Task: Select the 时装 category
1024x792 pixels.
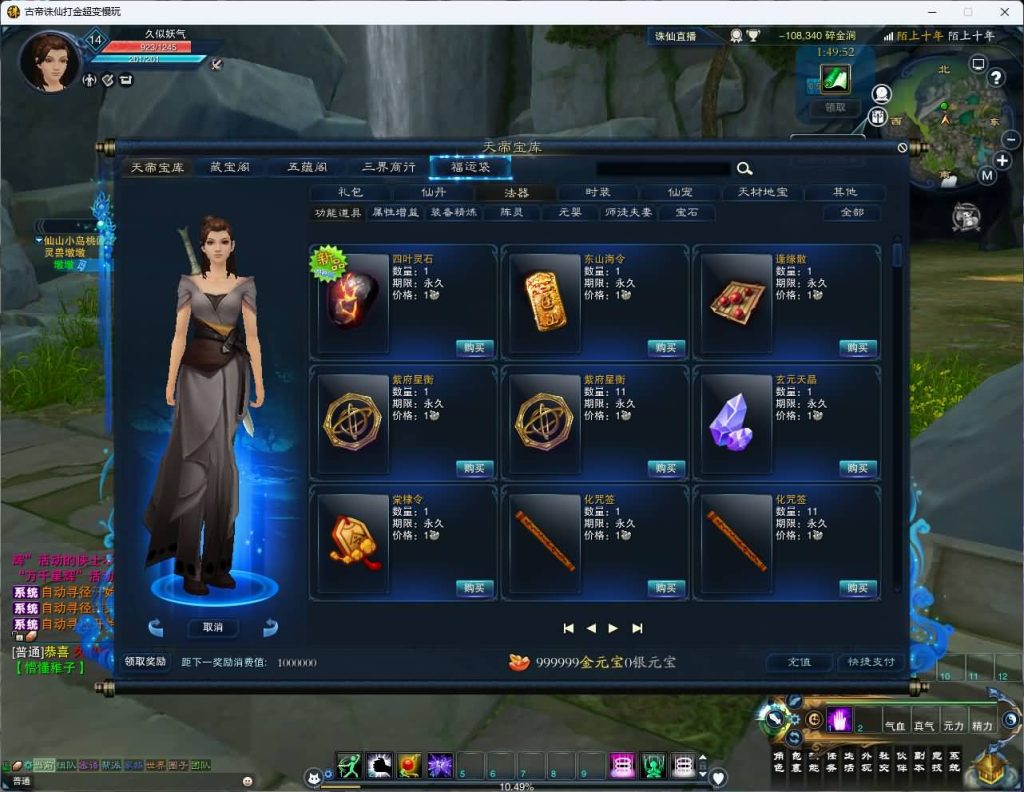Action: 597,192
